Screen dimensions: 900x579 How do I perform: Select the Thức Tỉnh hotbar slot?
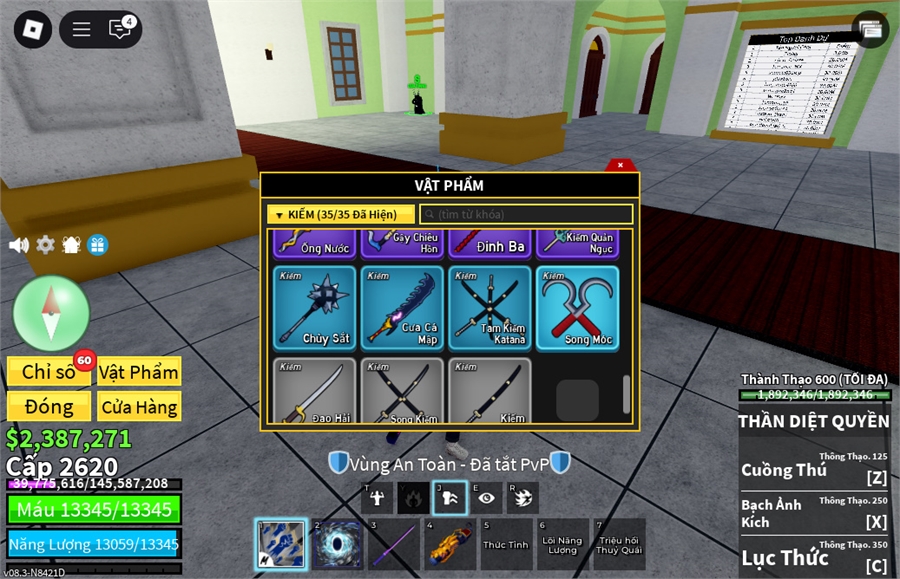pyautogui.click(x=506, y=544)
